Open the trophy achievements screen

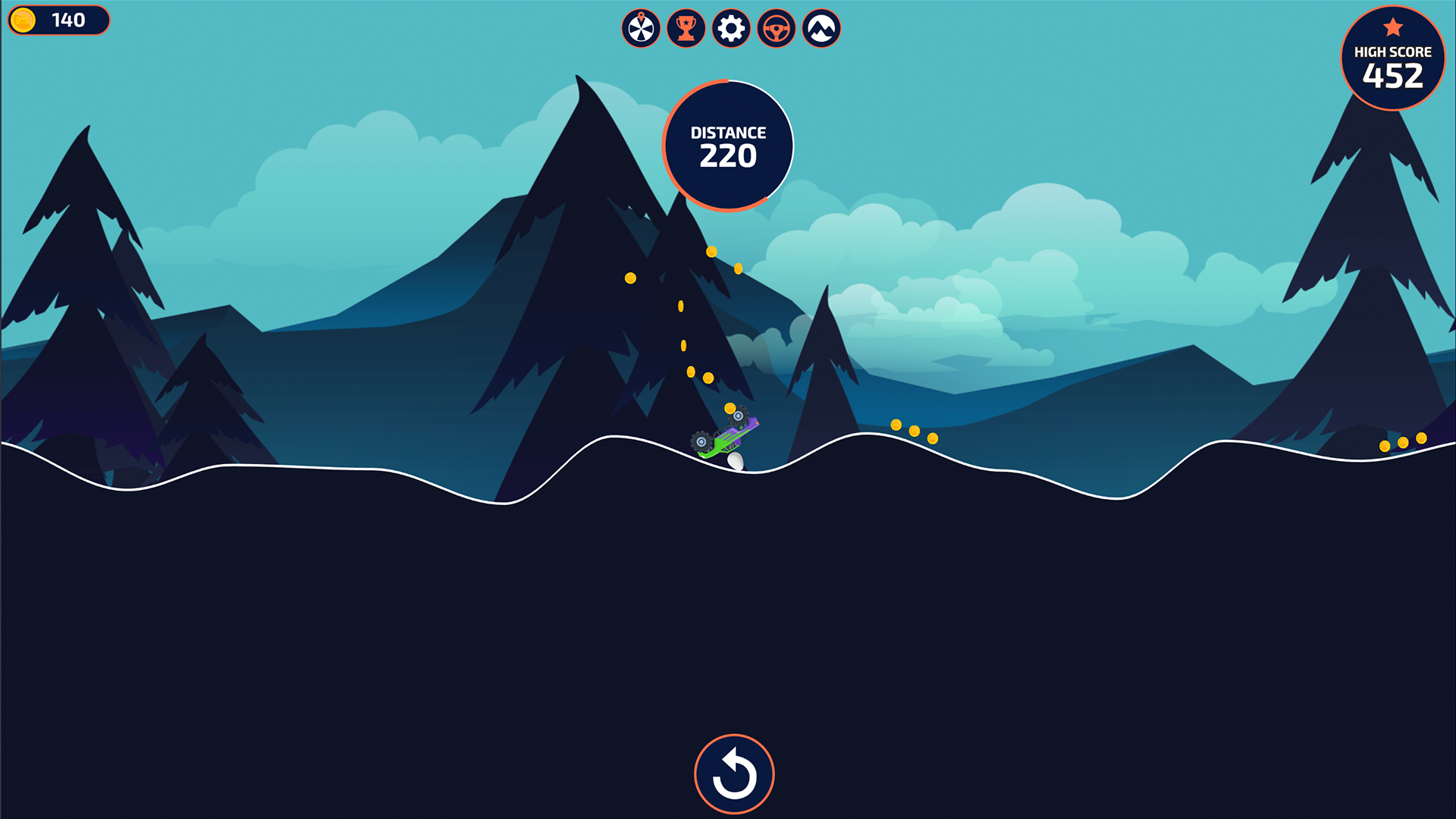tap(686, 28)
